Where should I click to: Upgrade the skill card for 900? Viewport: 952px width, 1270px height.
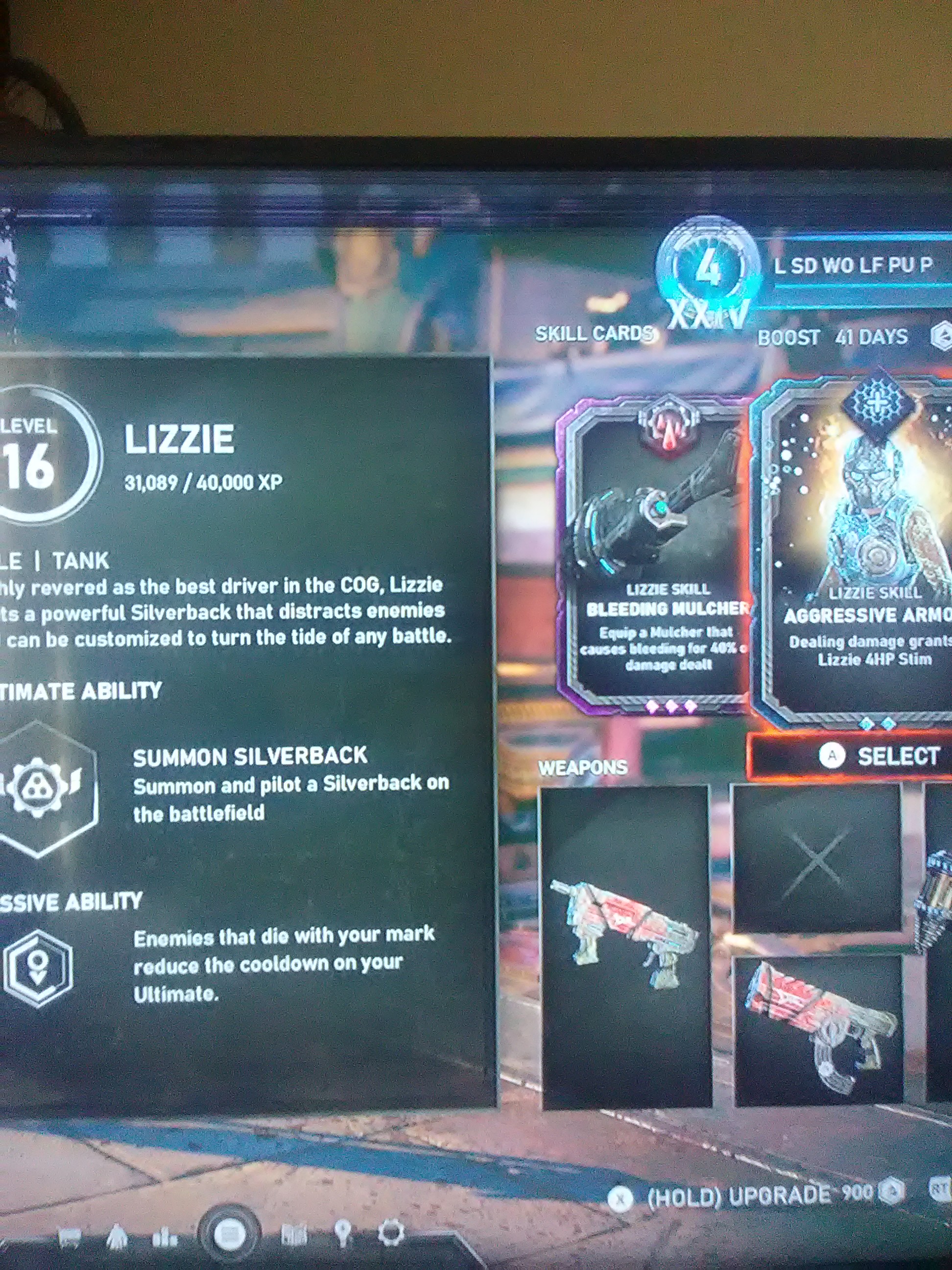[x=758, y=1197]
